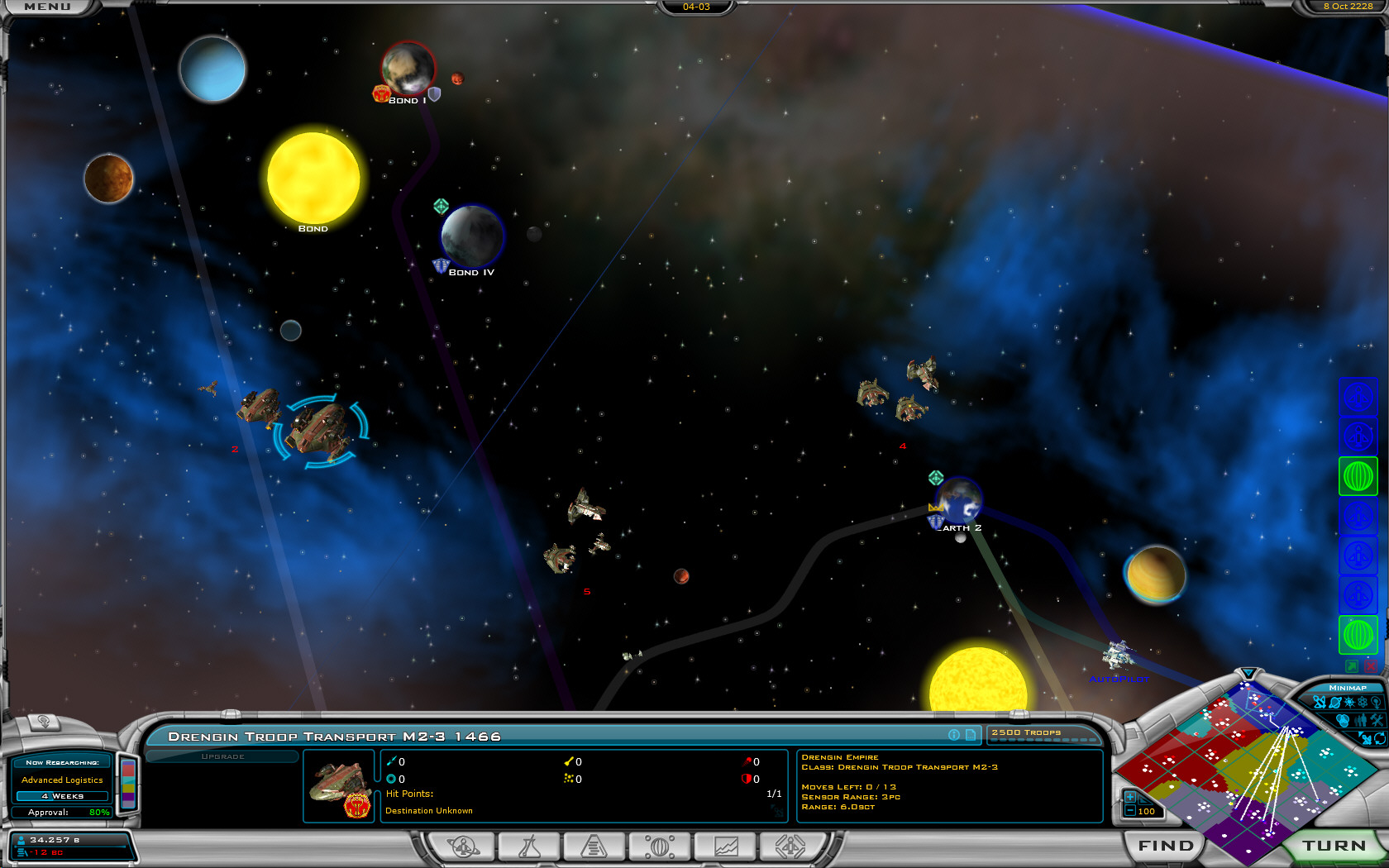Close the side list with red X

pos(1370,665)
